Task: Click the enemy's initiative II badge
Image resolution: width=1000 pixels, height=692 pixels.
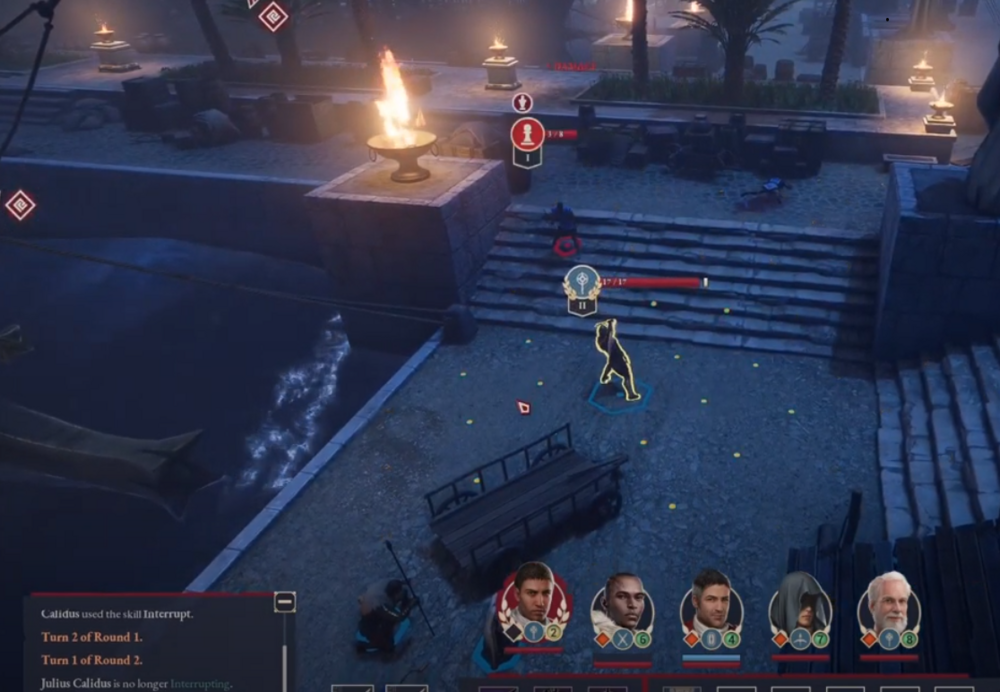Action: coord(582,302)
